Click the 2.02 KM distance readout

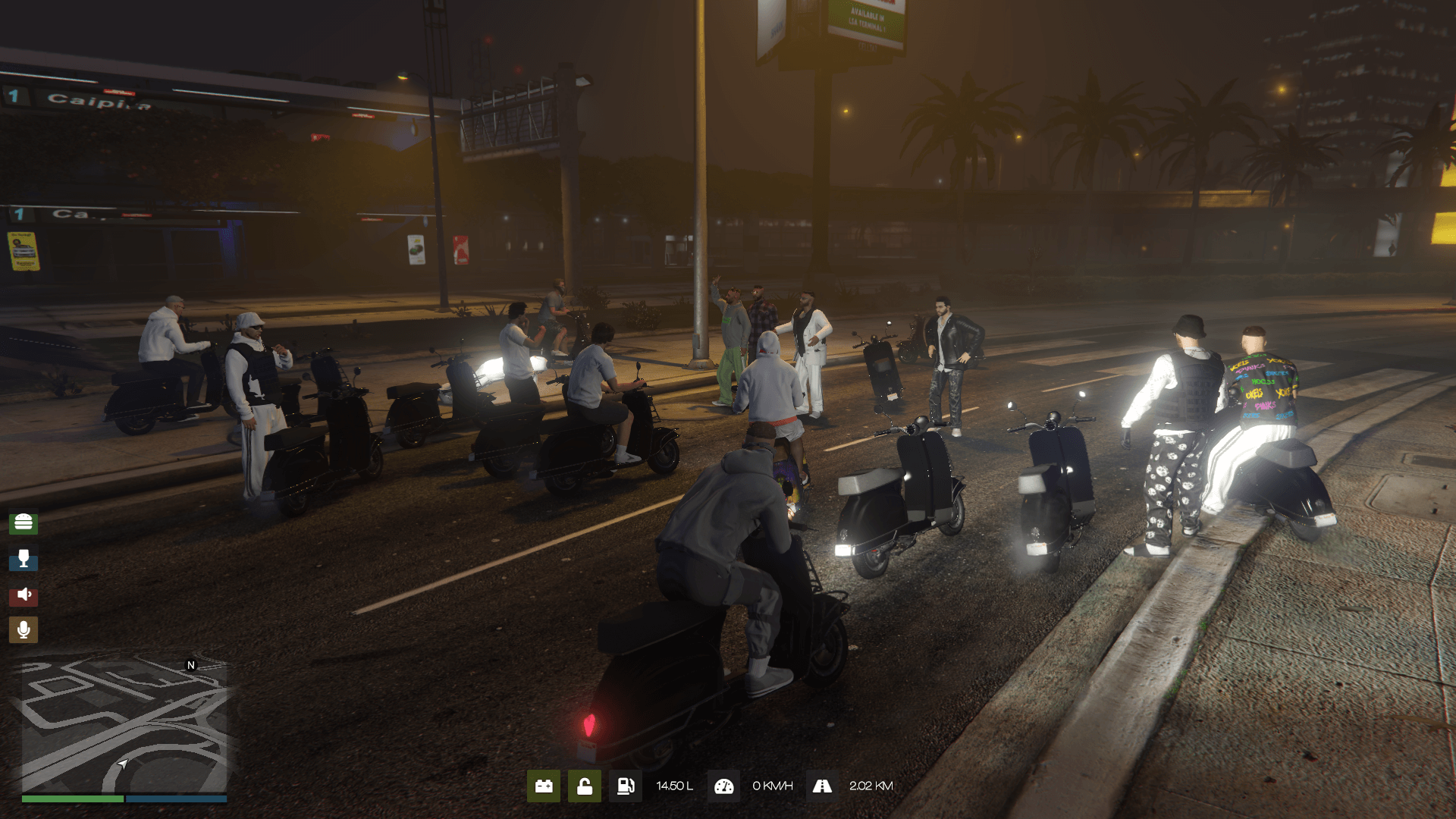871,786
